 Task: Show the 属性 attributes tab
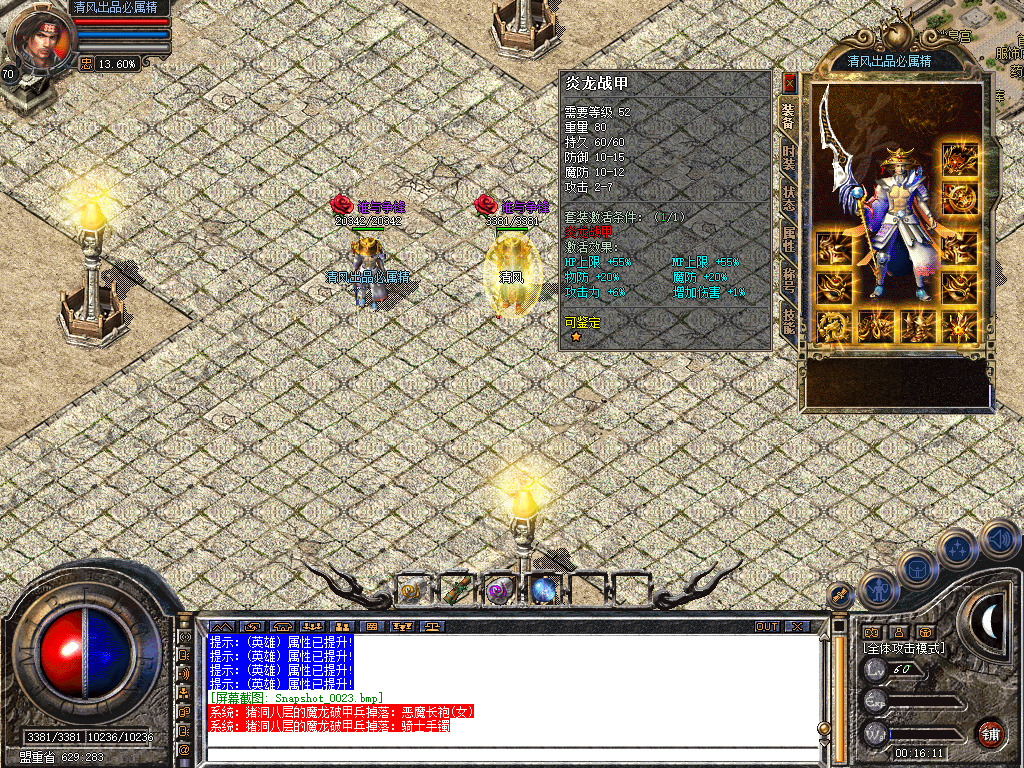click(789, 240)
